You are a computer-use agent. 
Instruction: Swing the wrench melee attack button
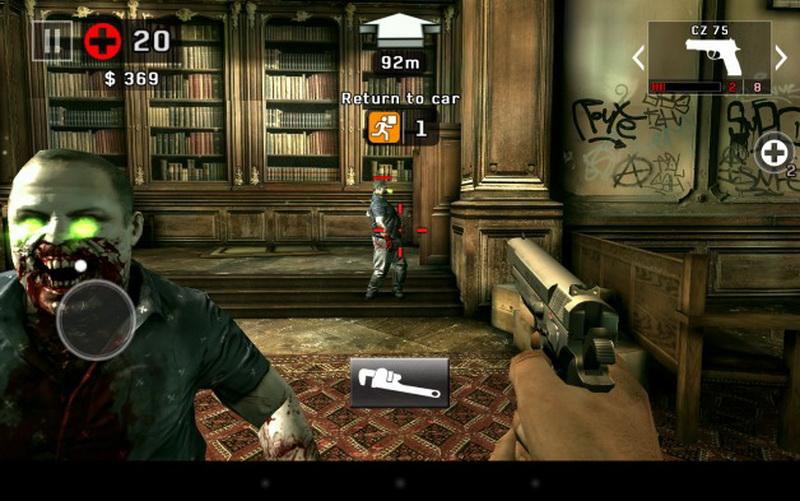399,381
